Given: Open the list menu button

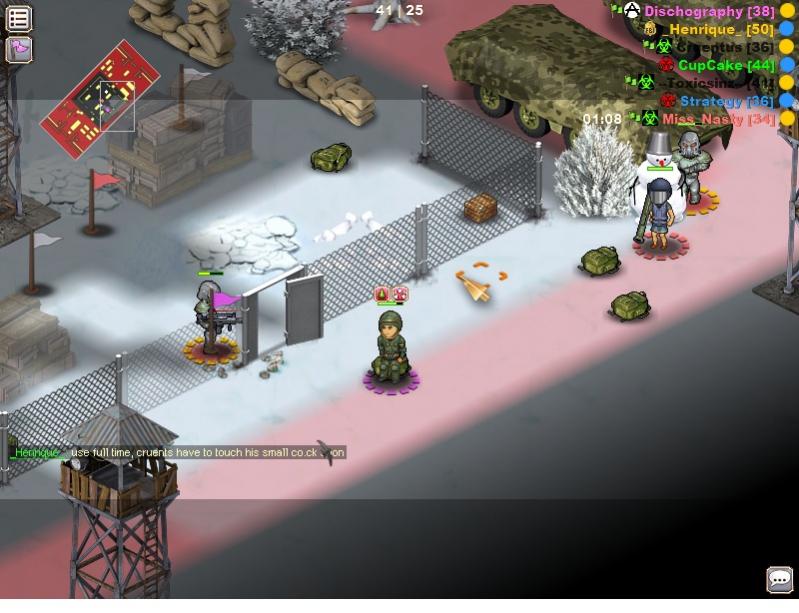Looking at the screenshot, I should [18, 18].
